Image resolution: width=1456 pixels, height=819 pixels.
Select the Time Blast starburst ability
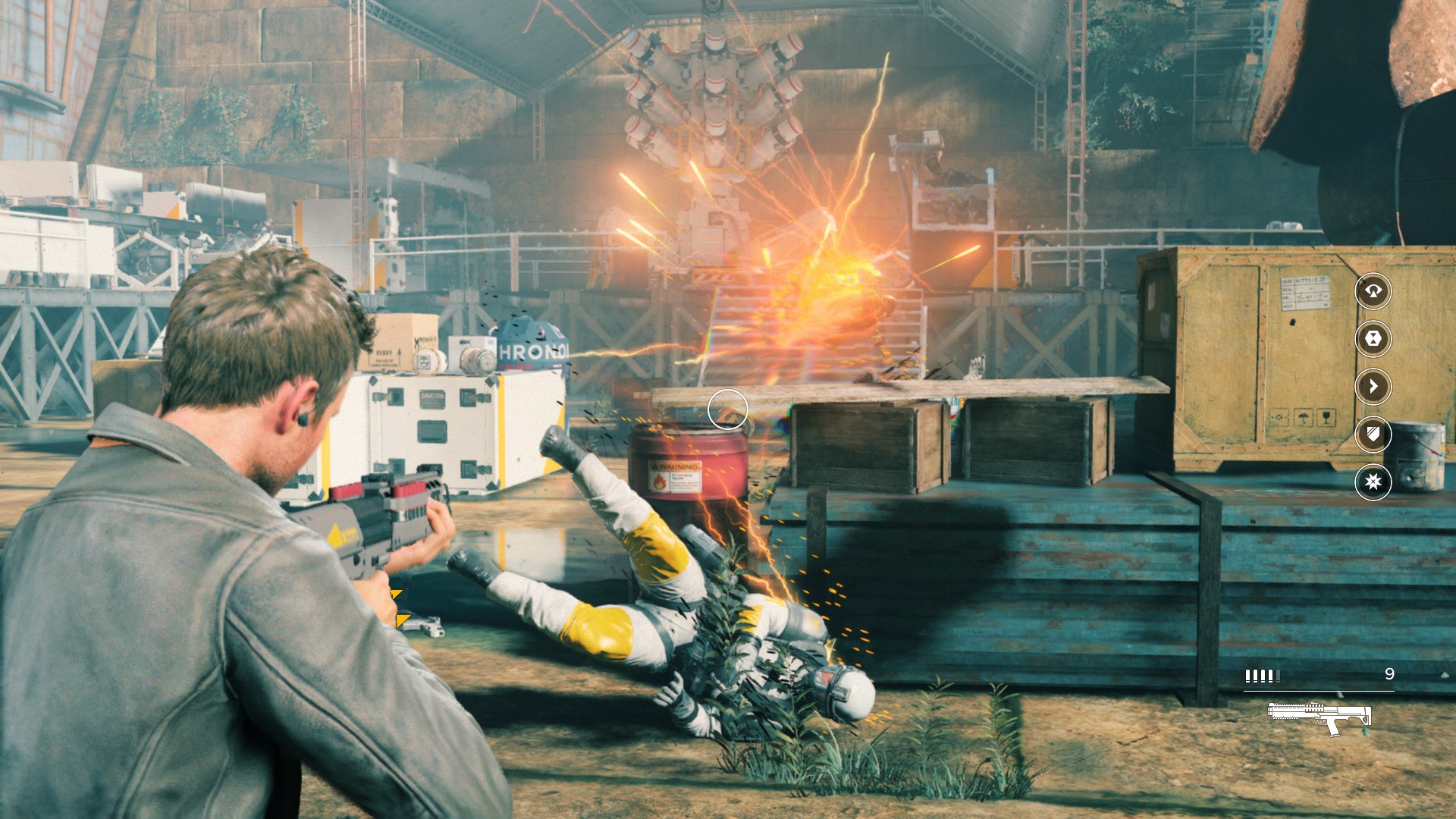point(1373,482)
